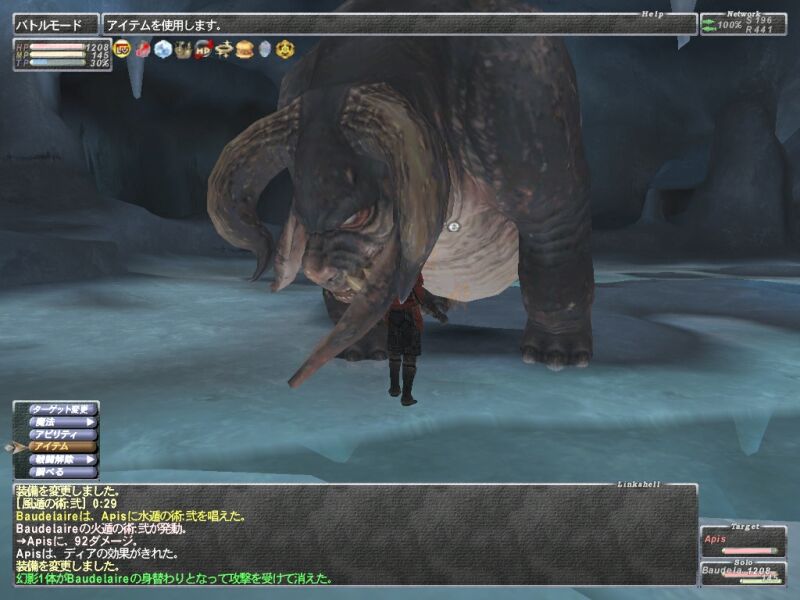Open the 魔法 magic submenu
The image size is (800, 600).
click(x=62, y=422)
